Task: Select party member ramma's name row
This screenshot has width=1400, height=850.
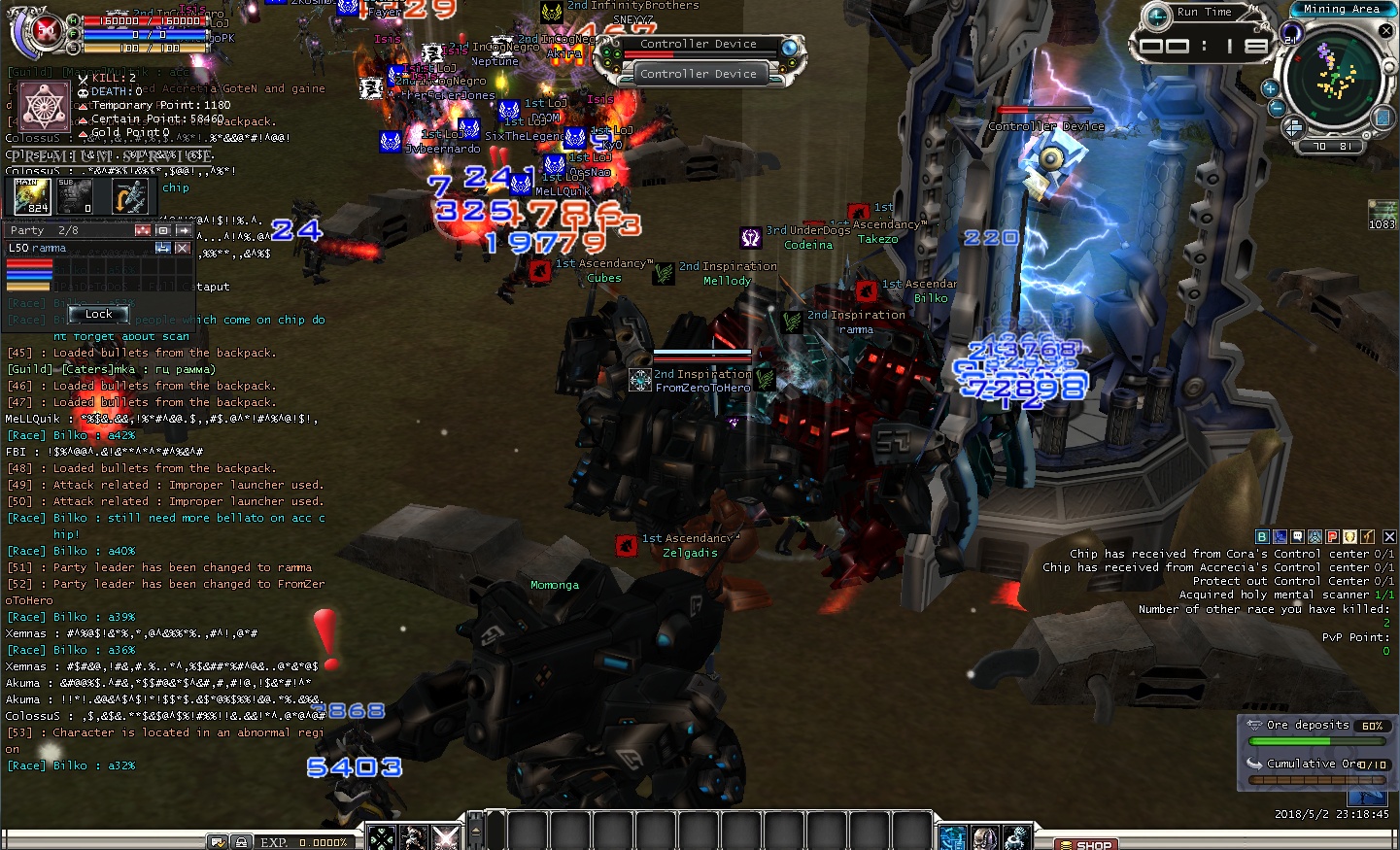Action: 78,248
